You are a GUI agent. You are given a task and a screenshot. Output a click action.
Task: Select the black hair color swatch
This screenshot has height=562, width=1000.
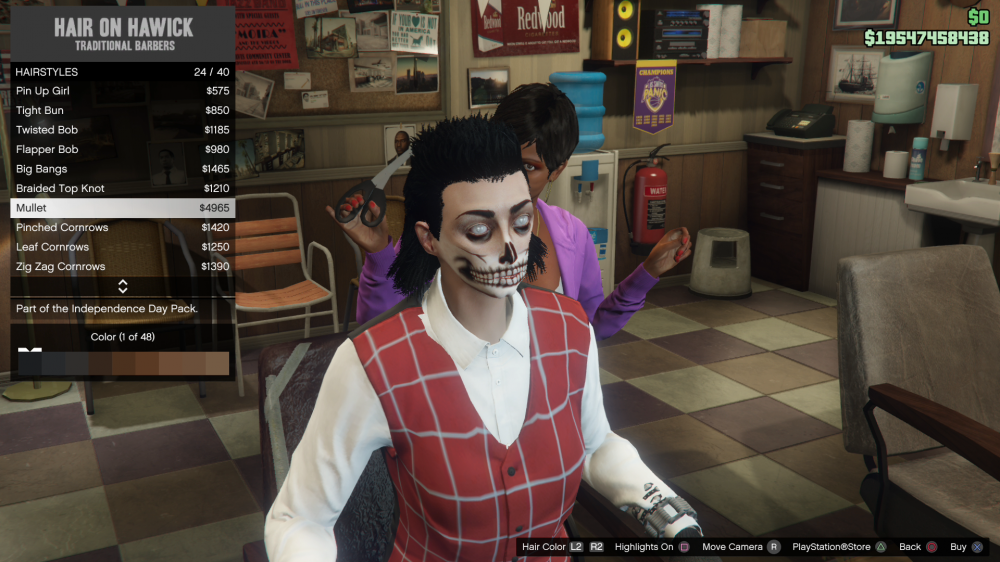click(30, 363)
